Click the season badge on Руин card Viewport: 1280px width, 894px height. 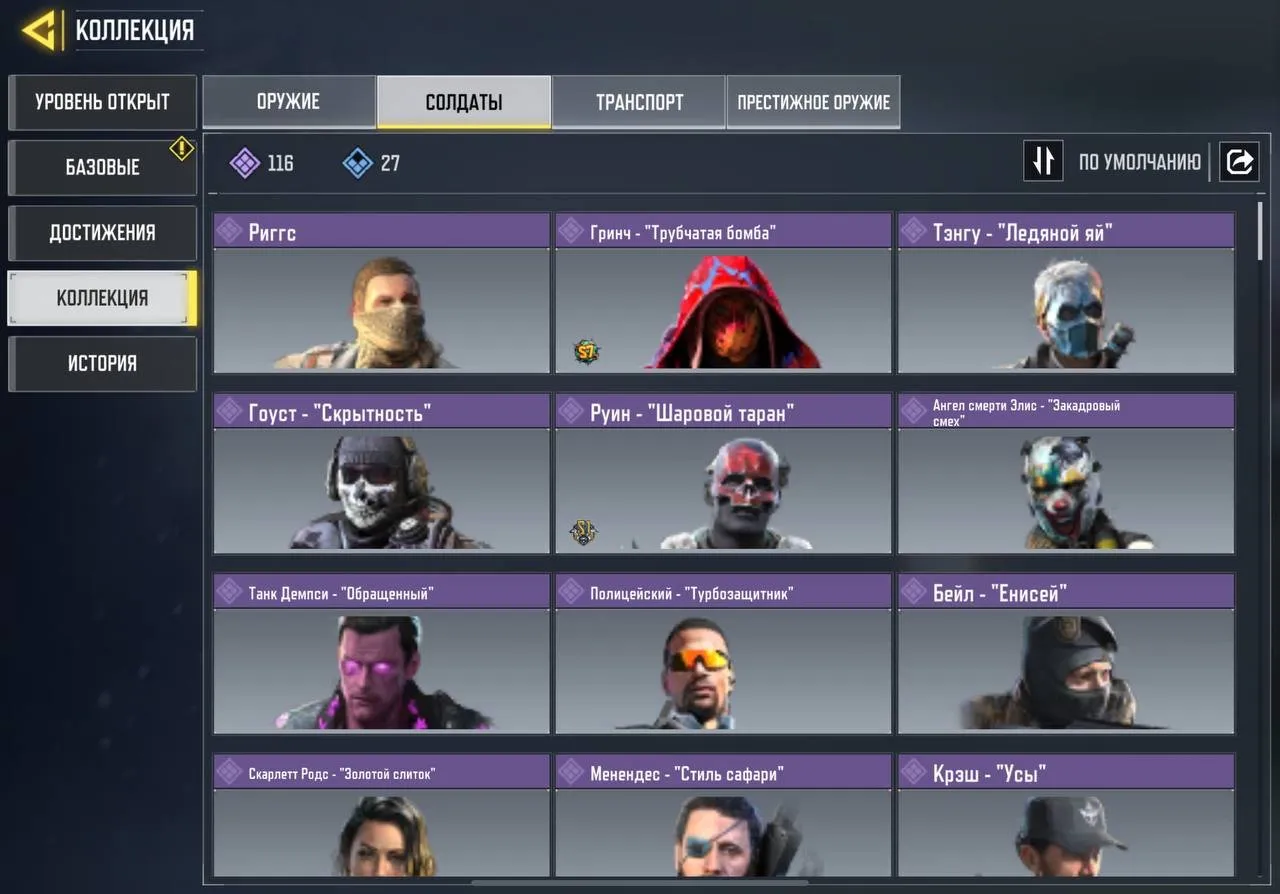[x=583, y=531]
